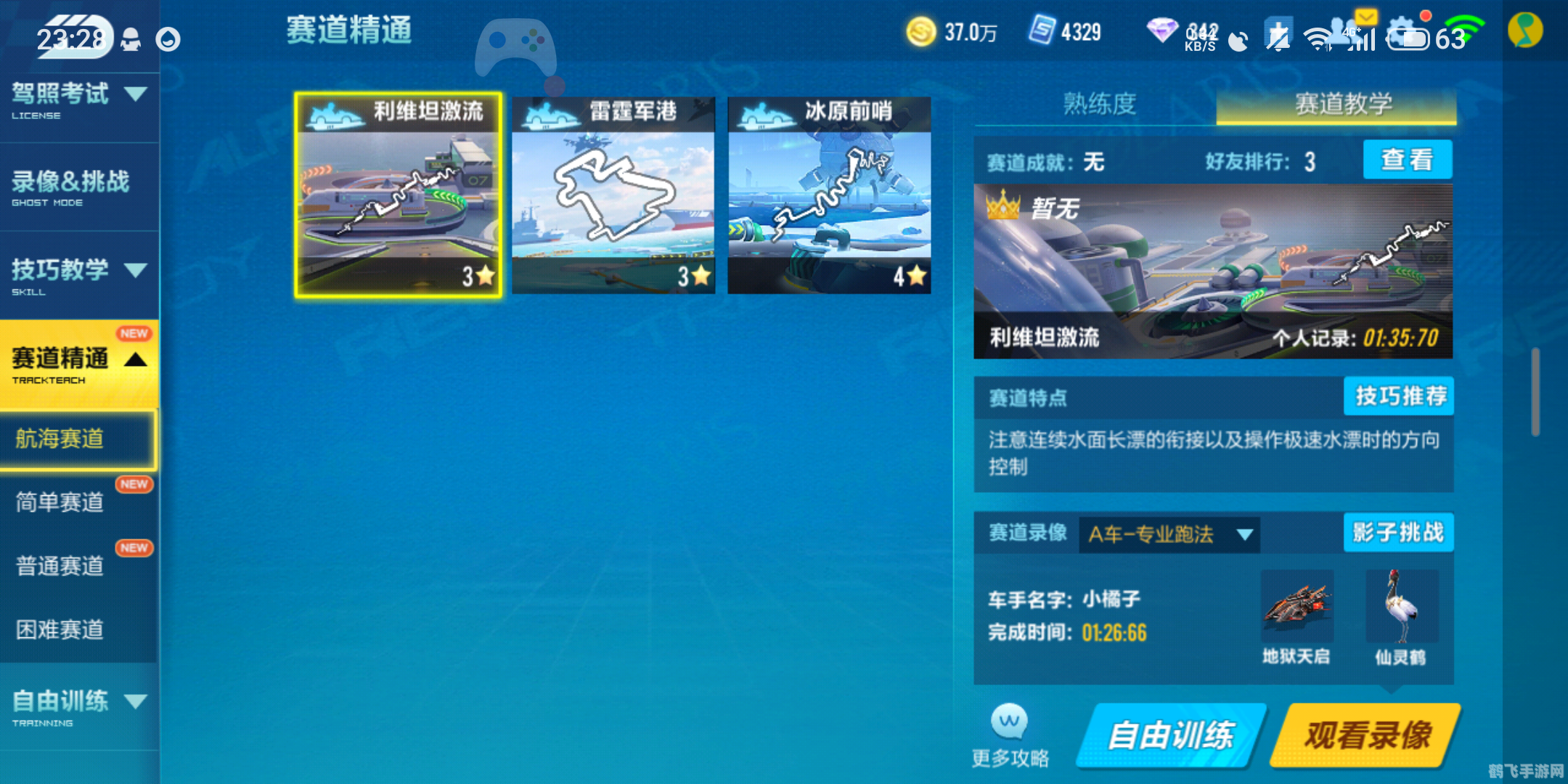
Task: Click 查看 to view friend rankings
Action: pyautogui.click(x=1406, y=160)
